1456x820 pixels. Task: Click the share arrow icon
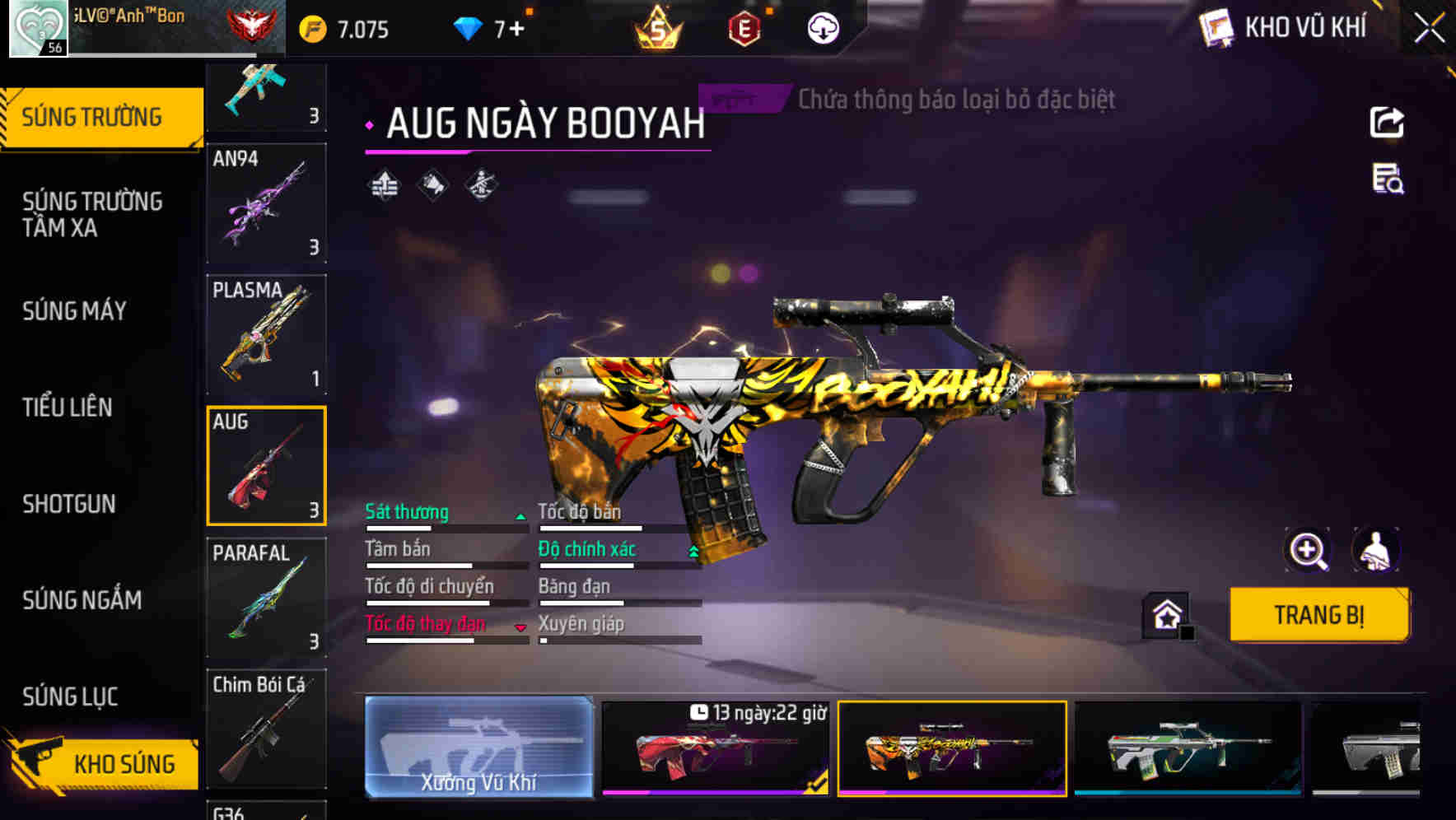point(1387,123)
